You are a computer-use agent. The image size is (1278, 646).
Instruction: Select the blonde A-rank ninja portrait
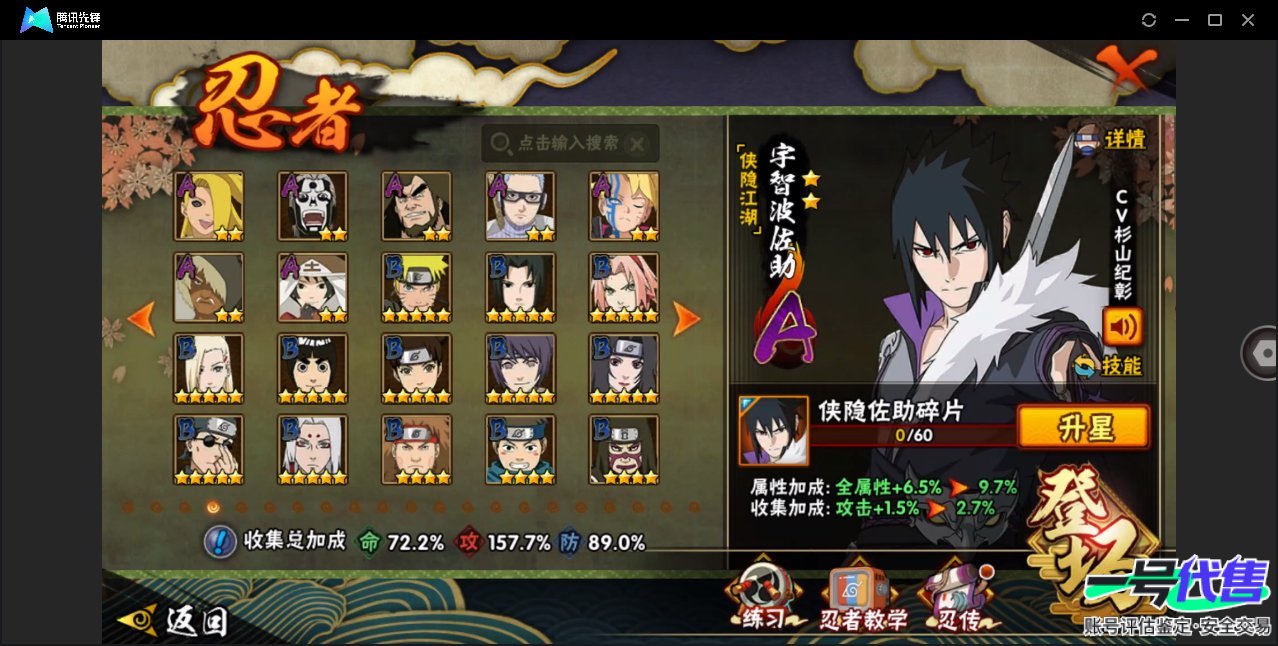(x=209, y=206)
